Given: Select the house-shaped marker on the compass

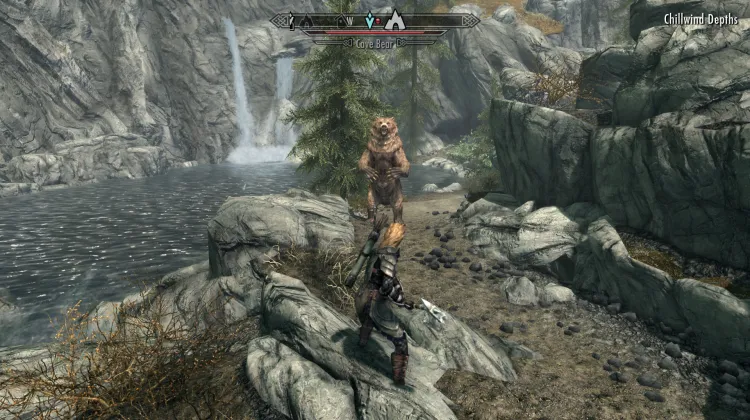Looking at the screenshot, I should tap(340, 20).
